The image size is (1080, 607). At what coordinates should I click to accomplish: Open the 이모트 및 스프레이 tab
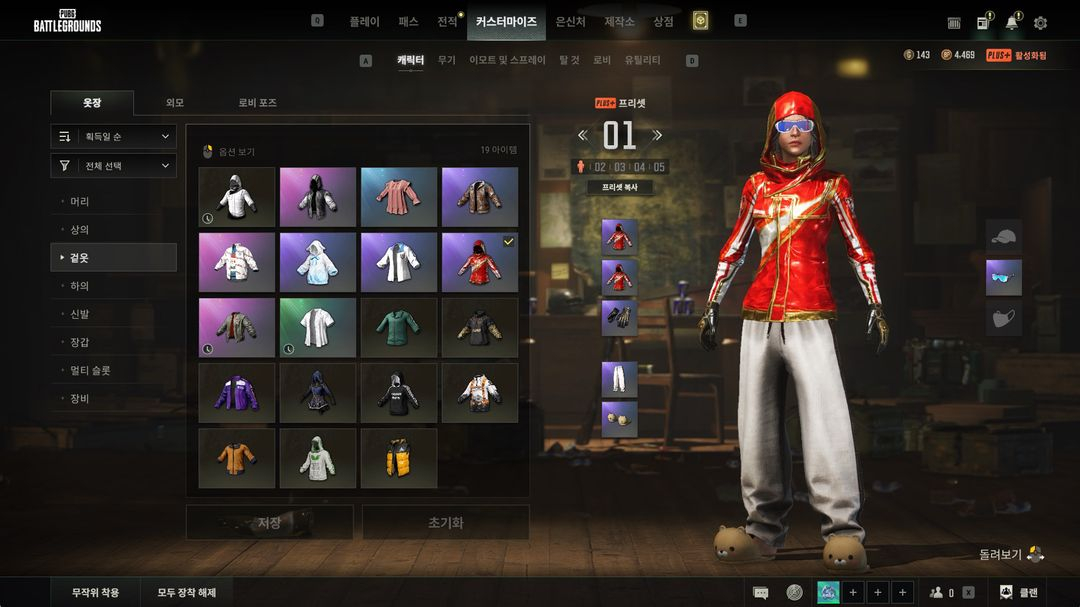507,61
